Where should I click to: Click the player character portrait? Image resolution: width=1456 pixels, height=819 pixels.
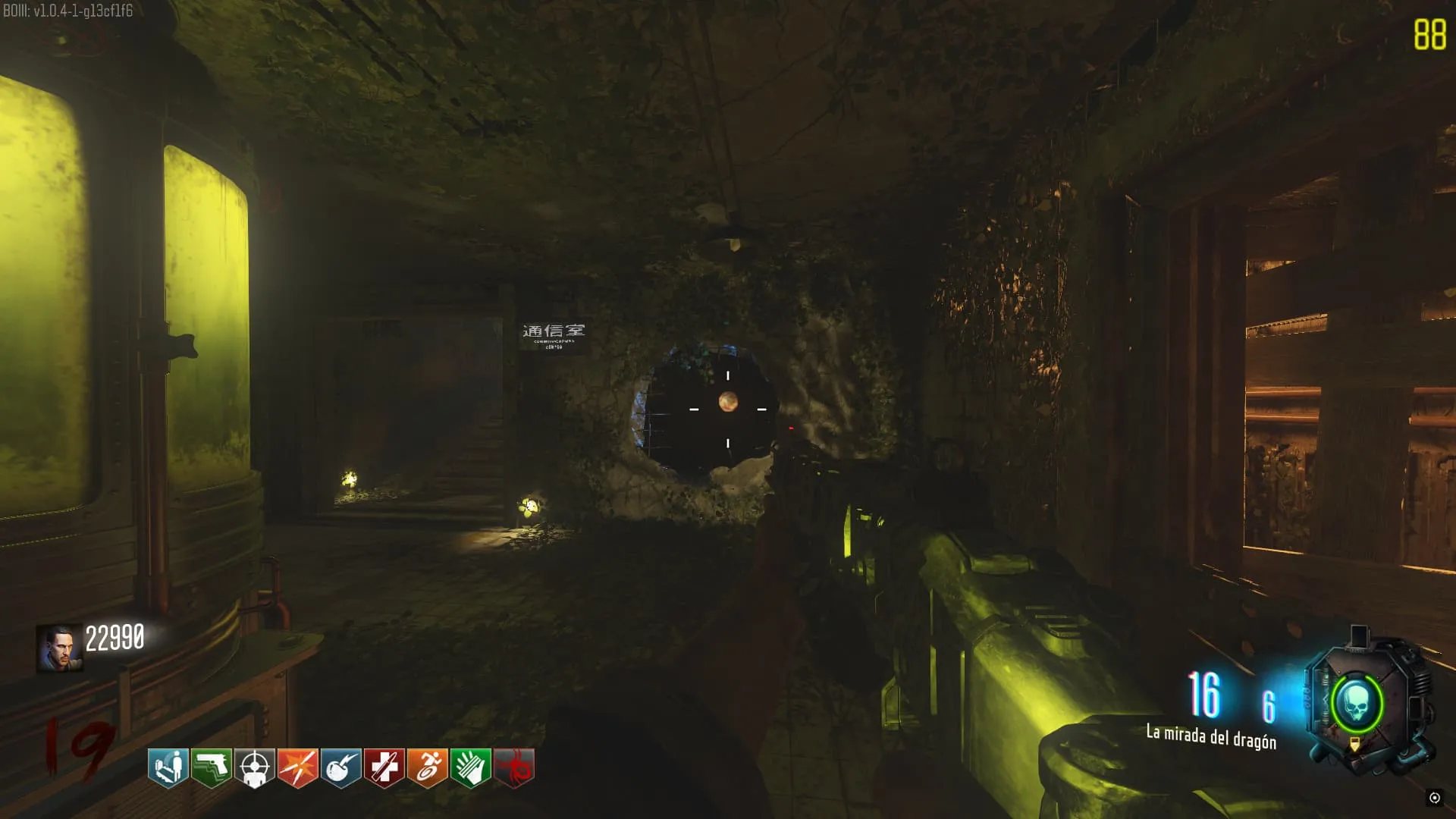click(59, 648)
